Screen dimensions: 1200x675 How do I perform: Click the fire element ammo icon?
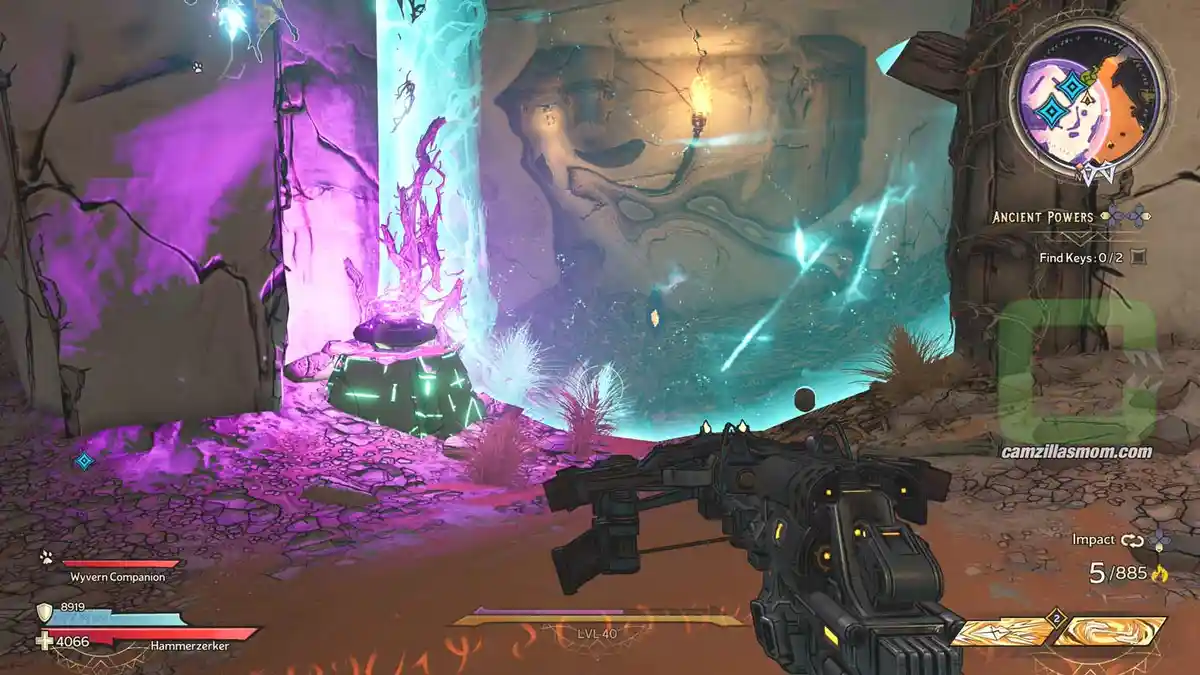(x=1159, y=574)
